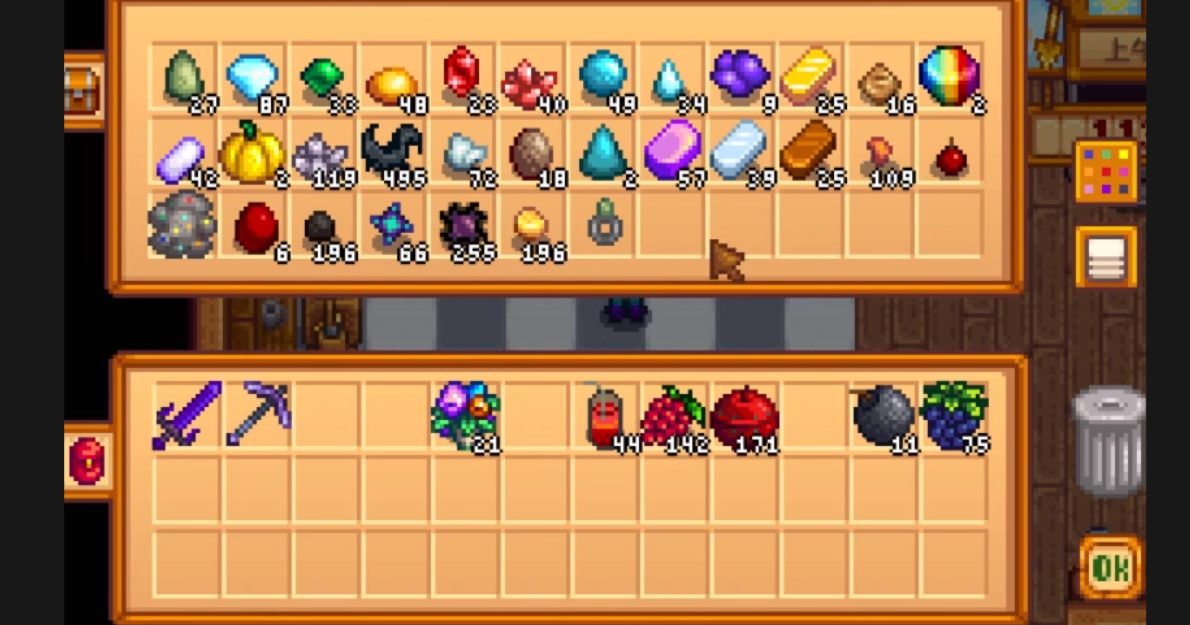Select the bomb stack of 11
Viewport: 1190px width, 625px height.
tap(883, 414)
